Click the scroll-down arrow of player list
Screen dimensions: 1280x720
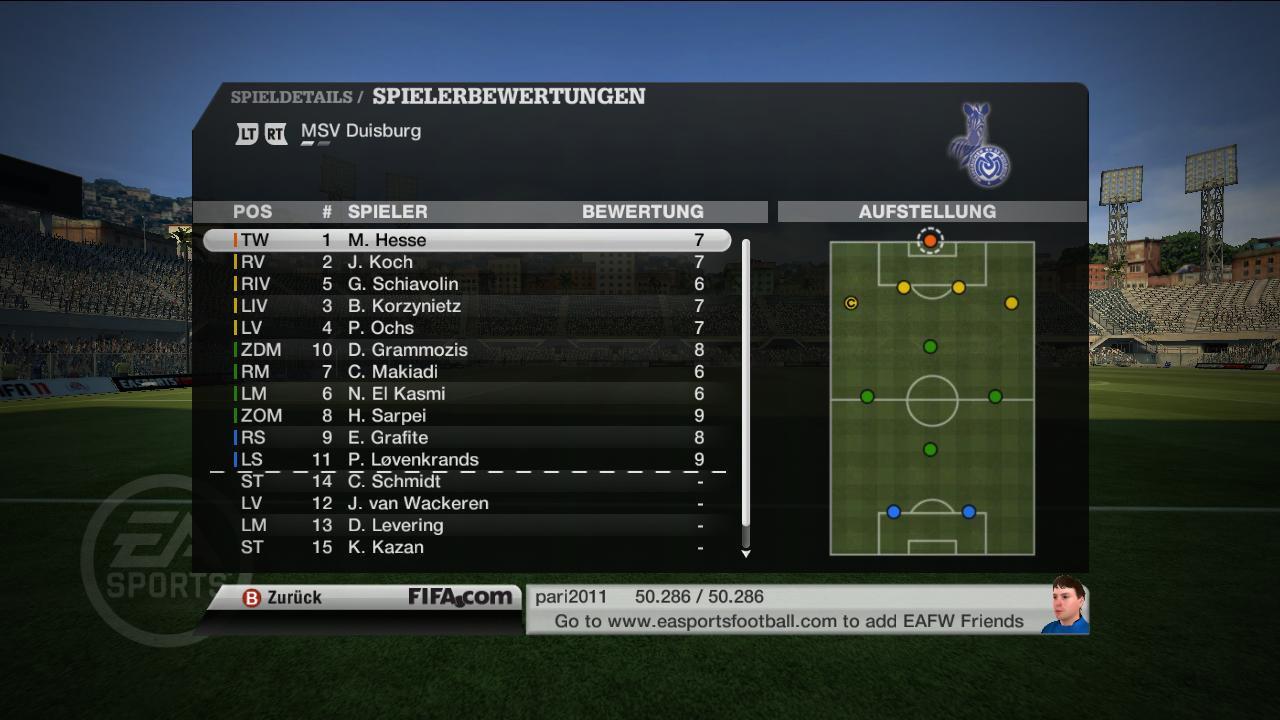745,553
